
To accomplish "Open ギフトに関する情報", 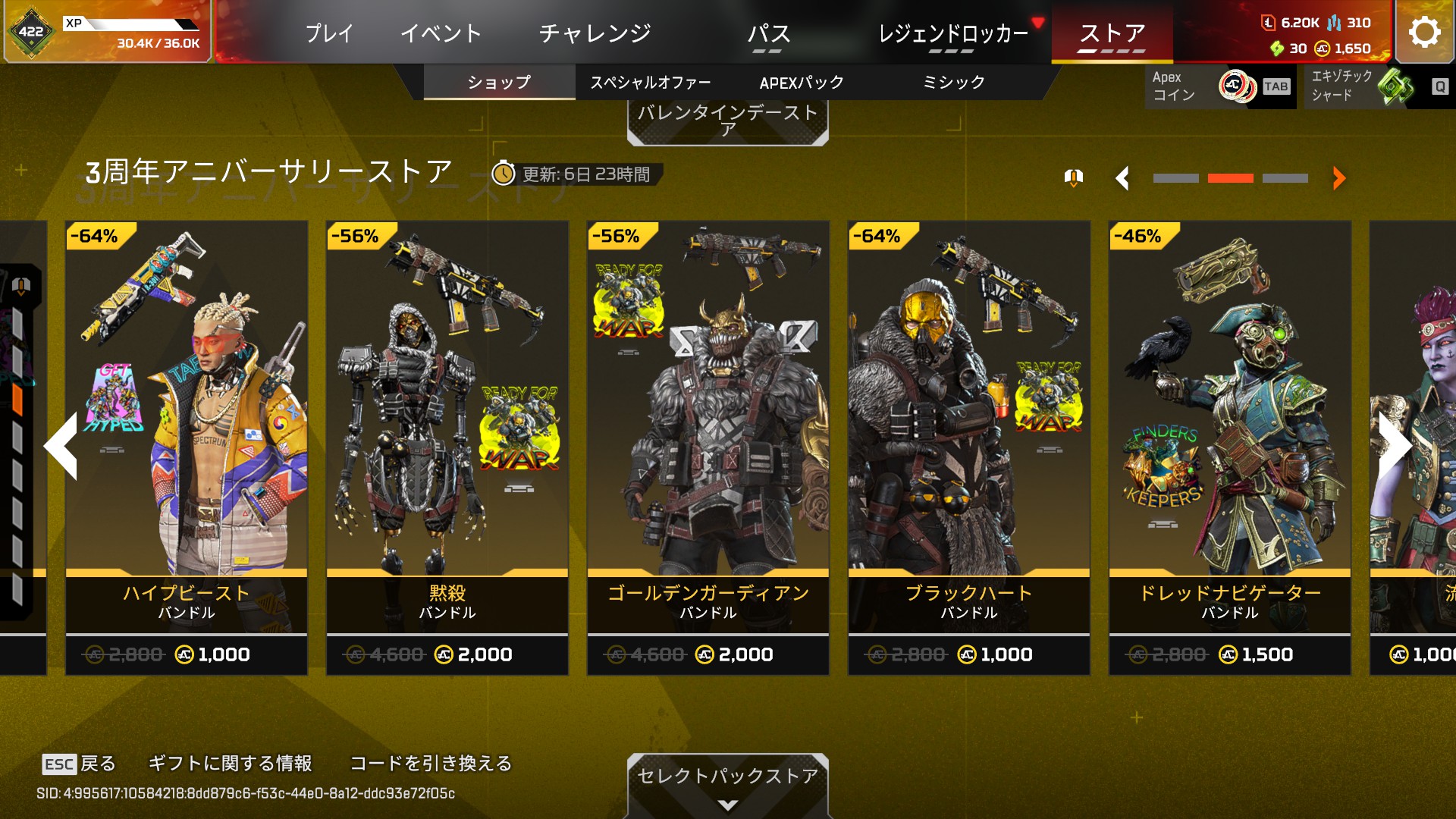I will [230, 763].
